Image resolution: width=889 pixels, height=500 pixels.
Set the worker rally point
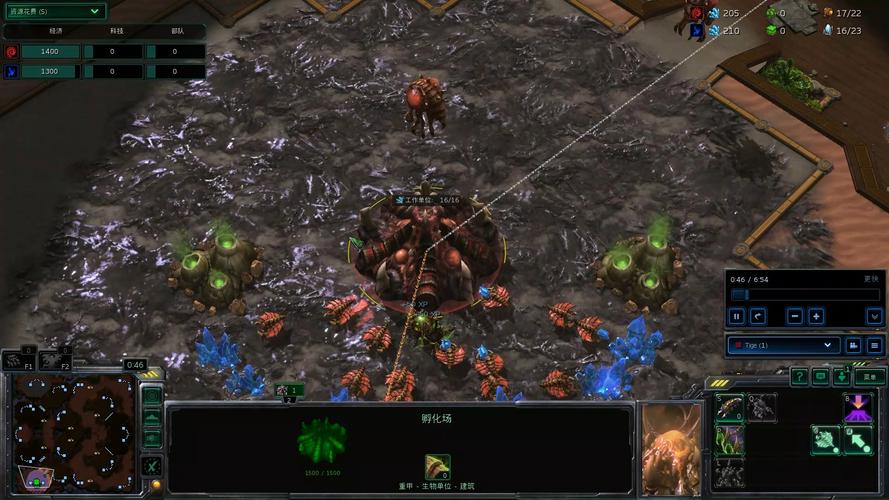825,439
